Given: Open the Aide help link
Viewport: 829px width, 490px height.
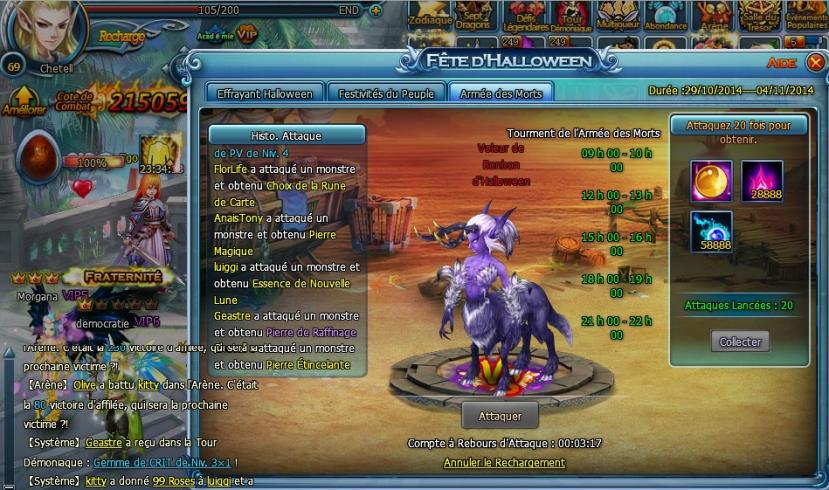Looking at the screenshot, I should [781, 63].
